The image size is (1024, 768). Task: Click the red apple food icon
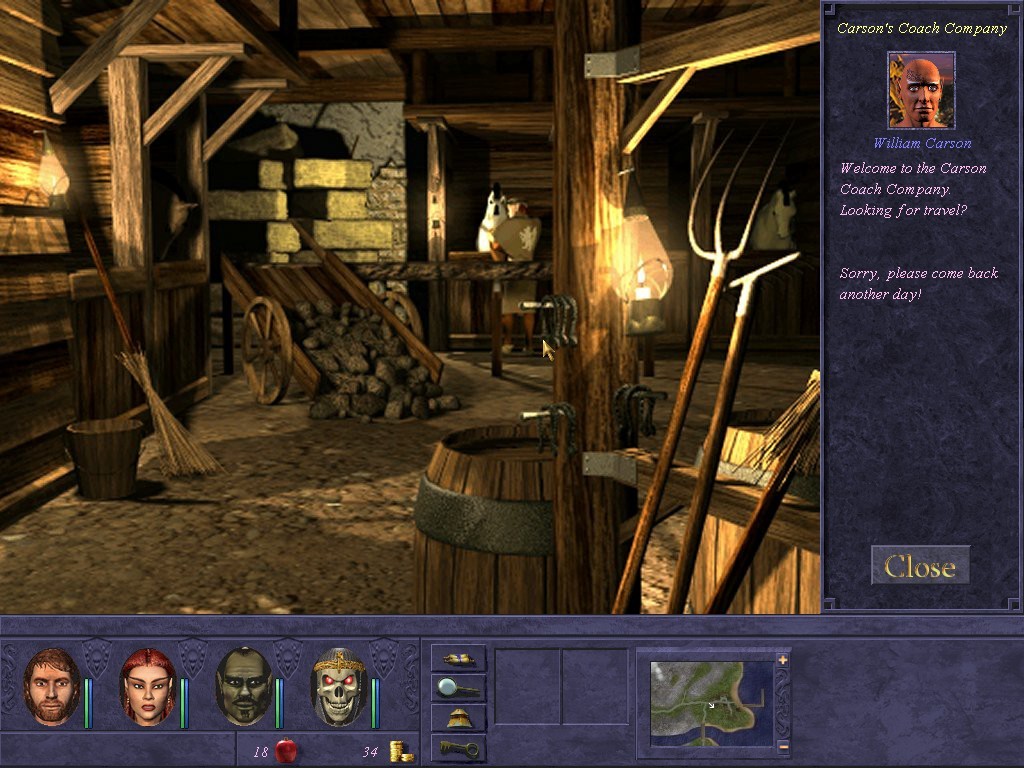(286, 750)
